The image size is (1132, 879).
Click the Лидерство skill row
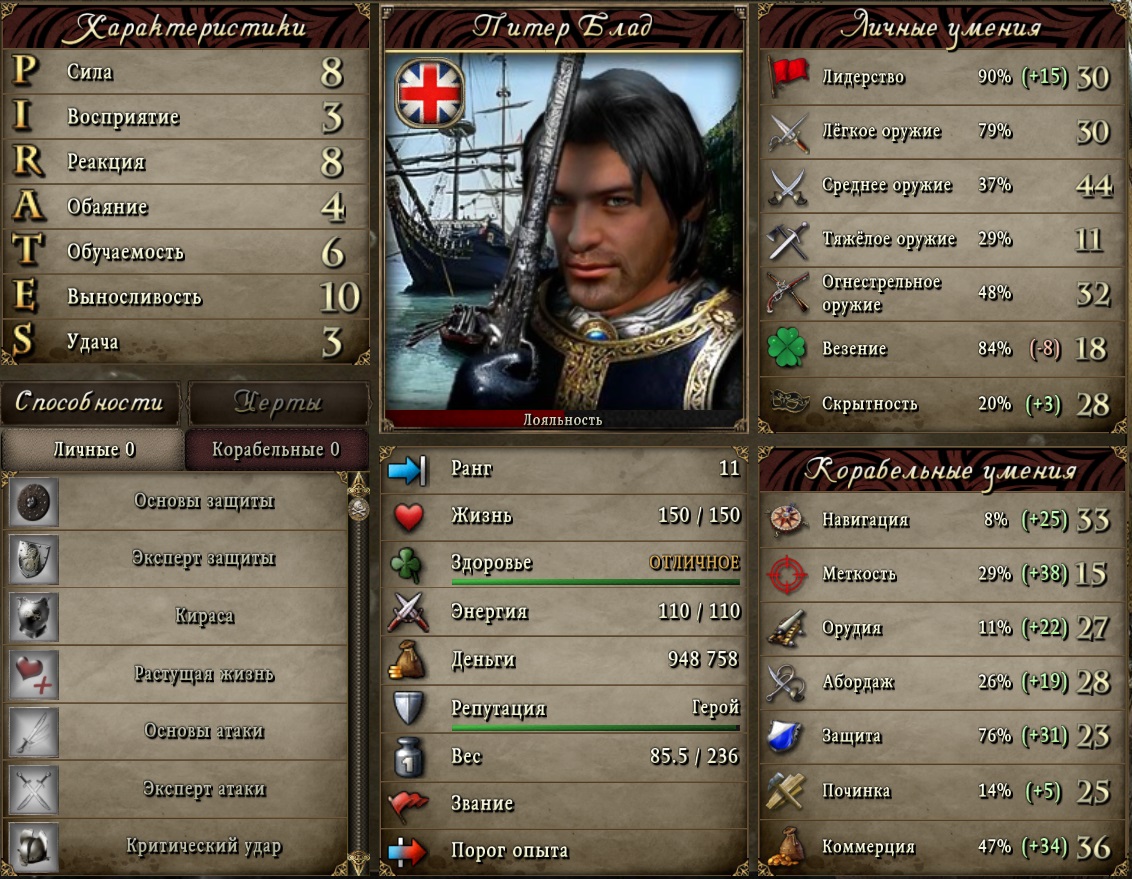click(940, 77)
